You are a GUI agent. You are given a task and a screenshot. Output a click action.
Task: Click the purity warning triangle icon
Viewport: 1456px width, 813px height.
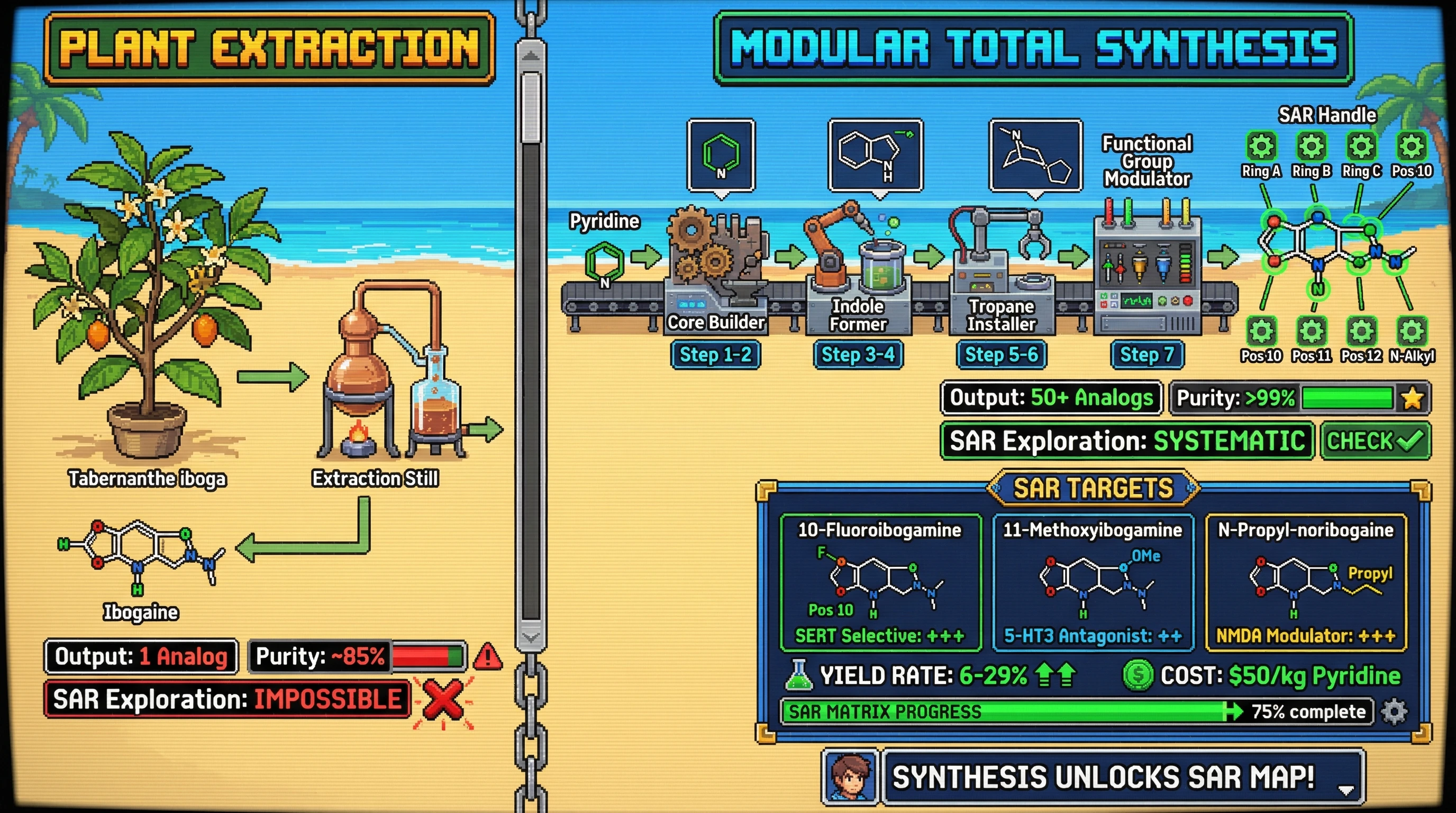pos(487,657)
